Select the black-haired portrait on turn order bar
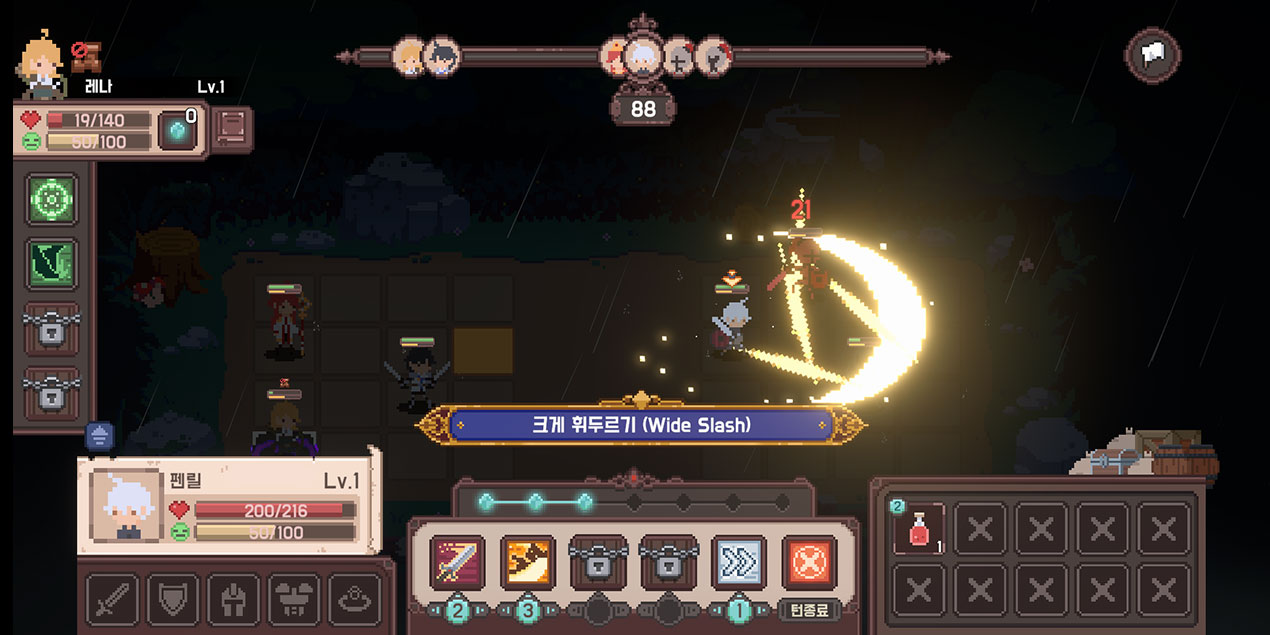1270x635 pixels. point(441,57)
